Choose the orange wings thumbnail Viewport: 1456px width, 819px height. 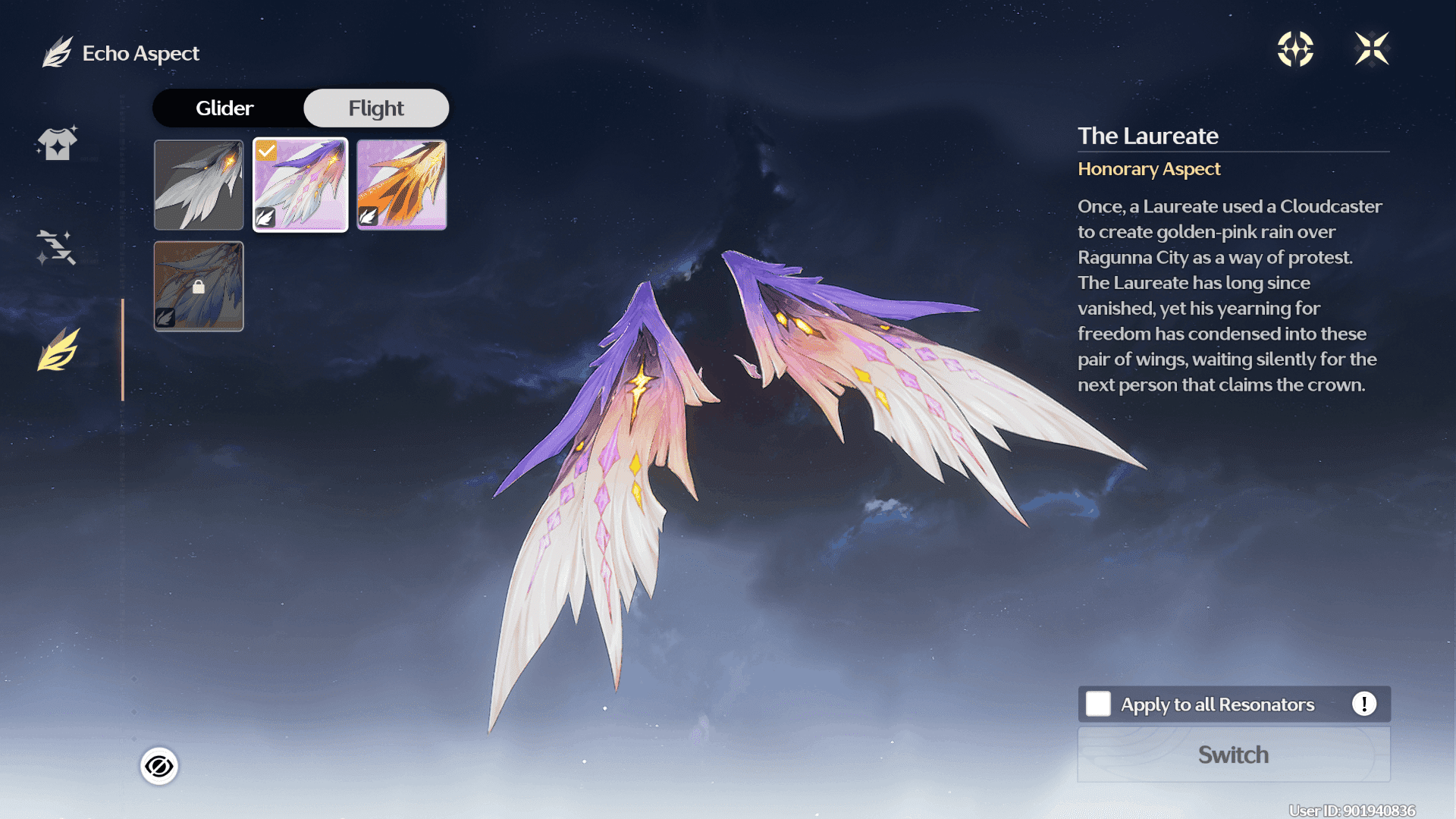[x=402, y=185]
